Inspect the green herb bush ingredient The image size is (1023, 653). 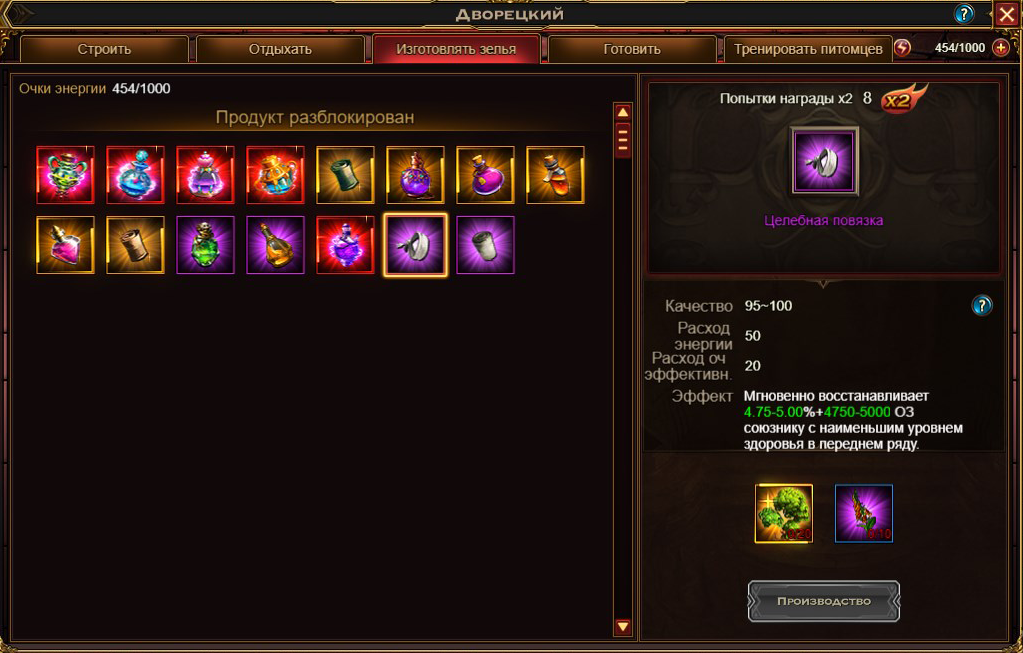point(784,513)
